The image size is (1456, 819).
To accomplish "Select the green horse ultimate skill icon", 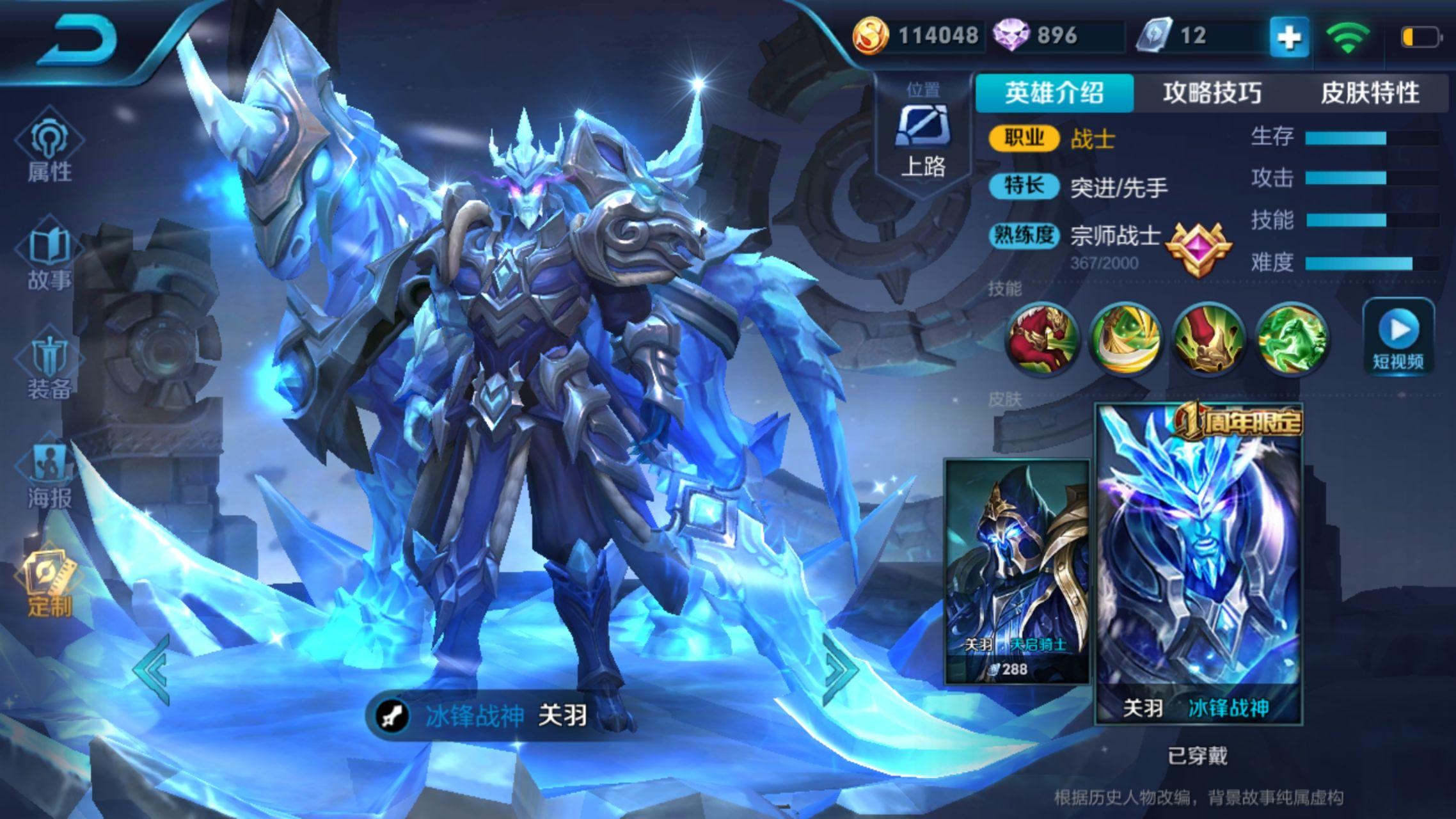I will [1291, 338].
